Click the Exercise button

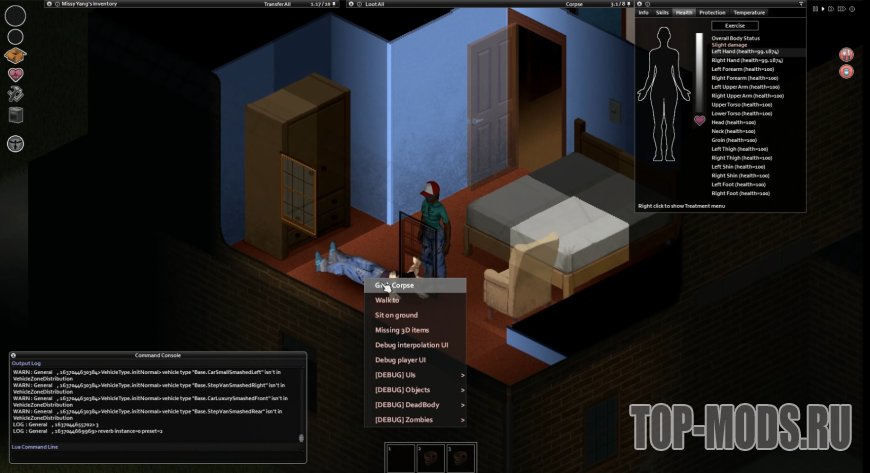pyautogui.click(x=735, y=25)
